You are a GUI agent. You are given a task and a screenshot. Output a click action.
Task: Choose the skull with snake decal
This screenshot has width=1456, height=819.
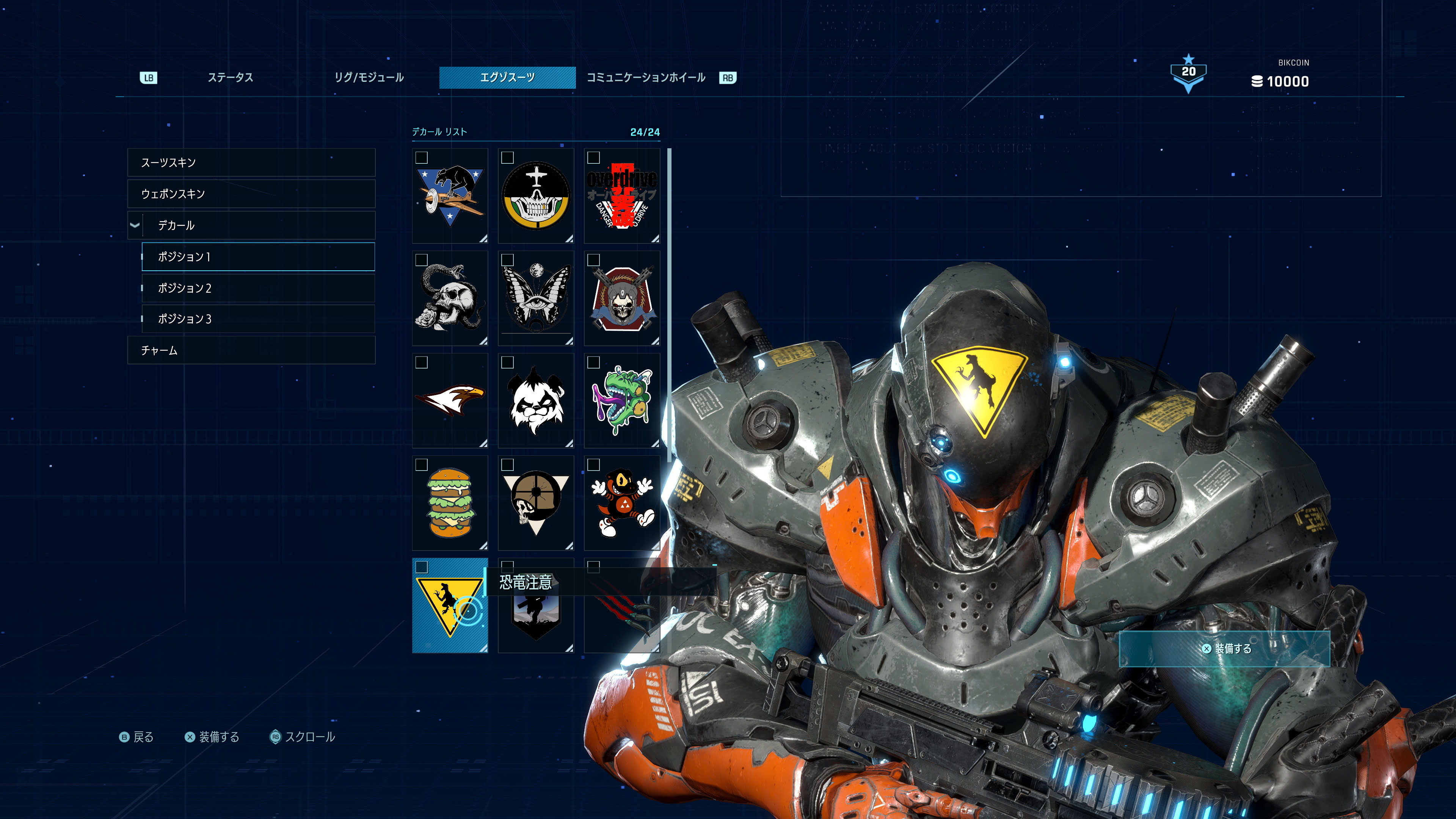click(x=450, y=298)
